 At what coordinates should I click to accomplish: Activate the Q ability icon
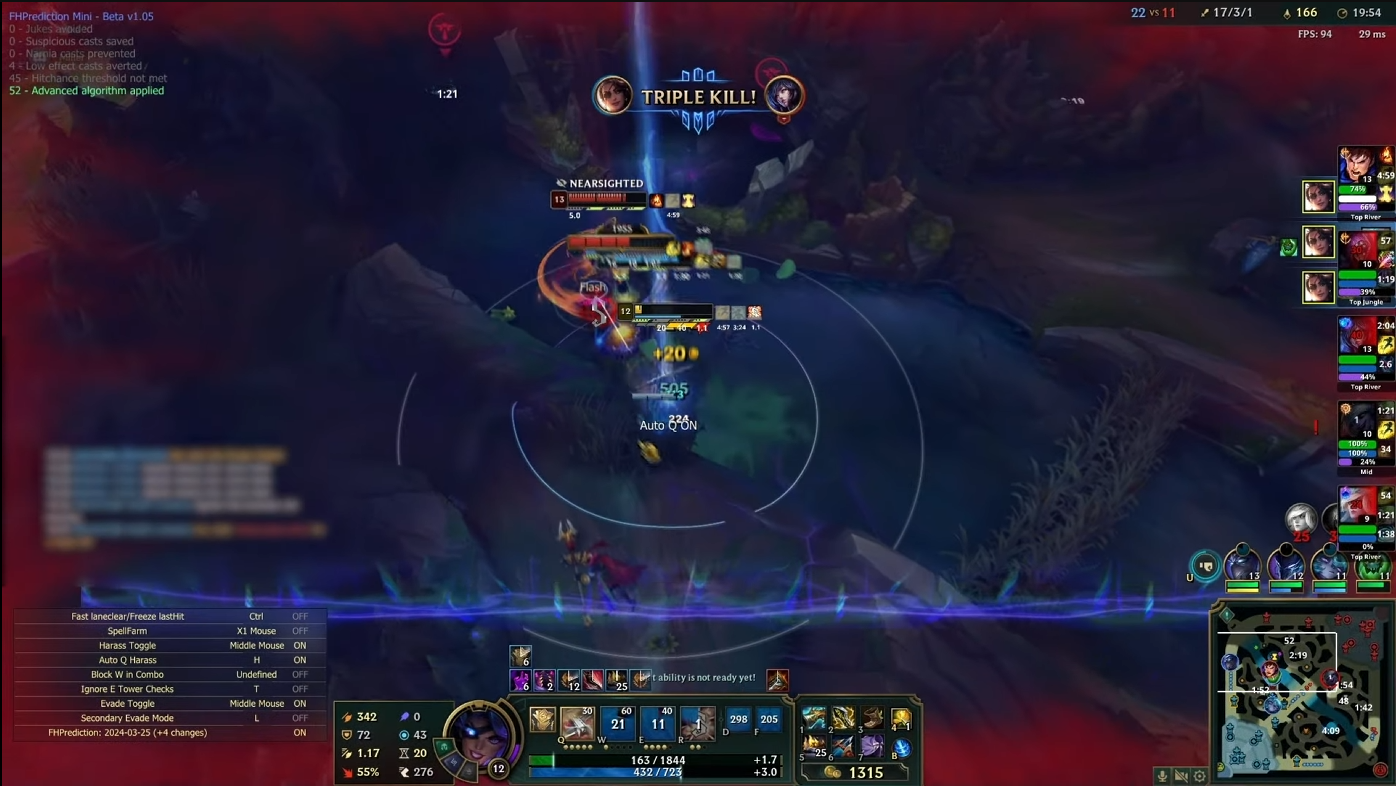pos(578,723)
